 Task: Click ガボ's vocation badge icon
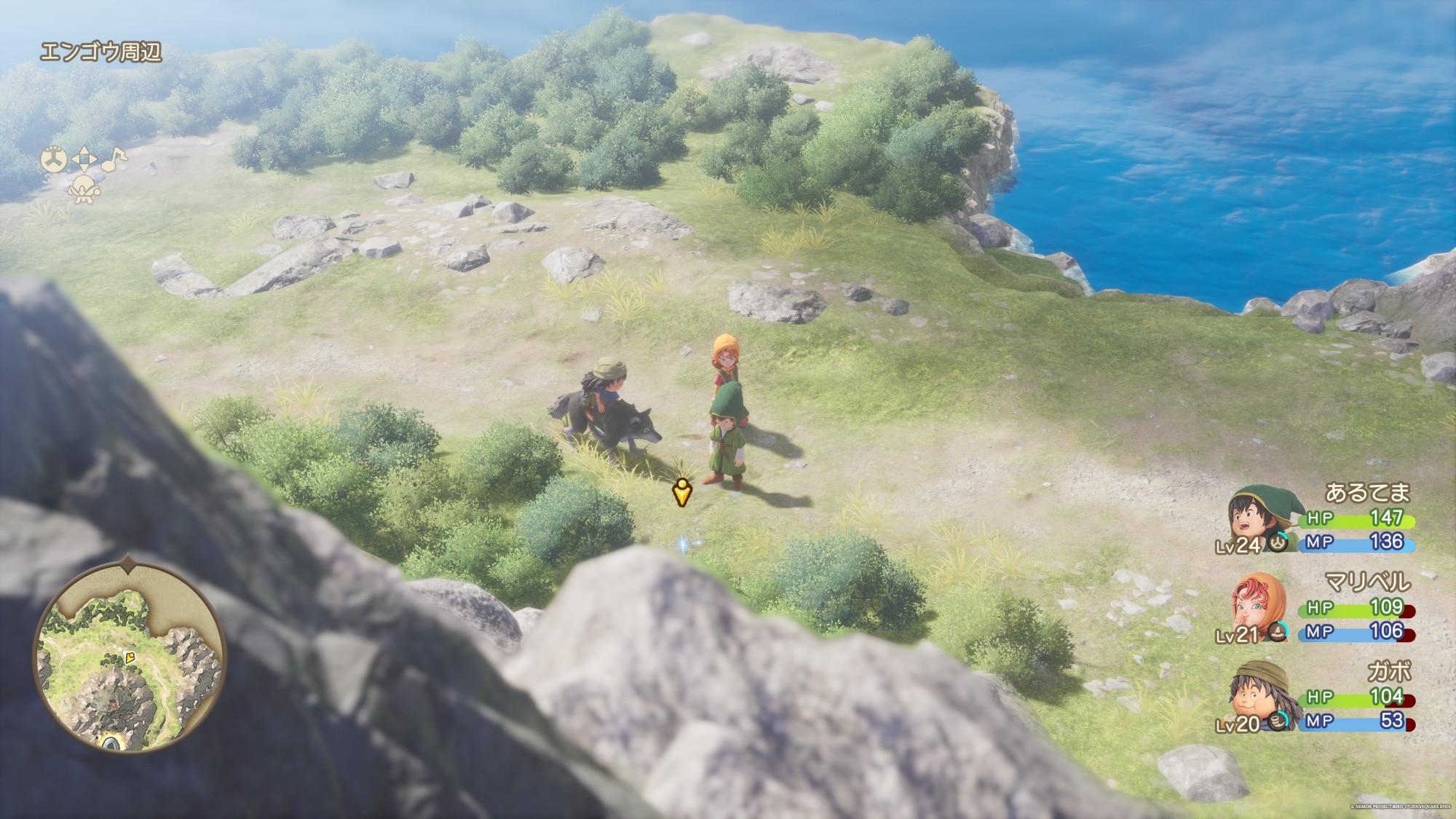pyautogui.click(x=1278, y=721)
